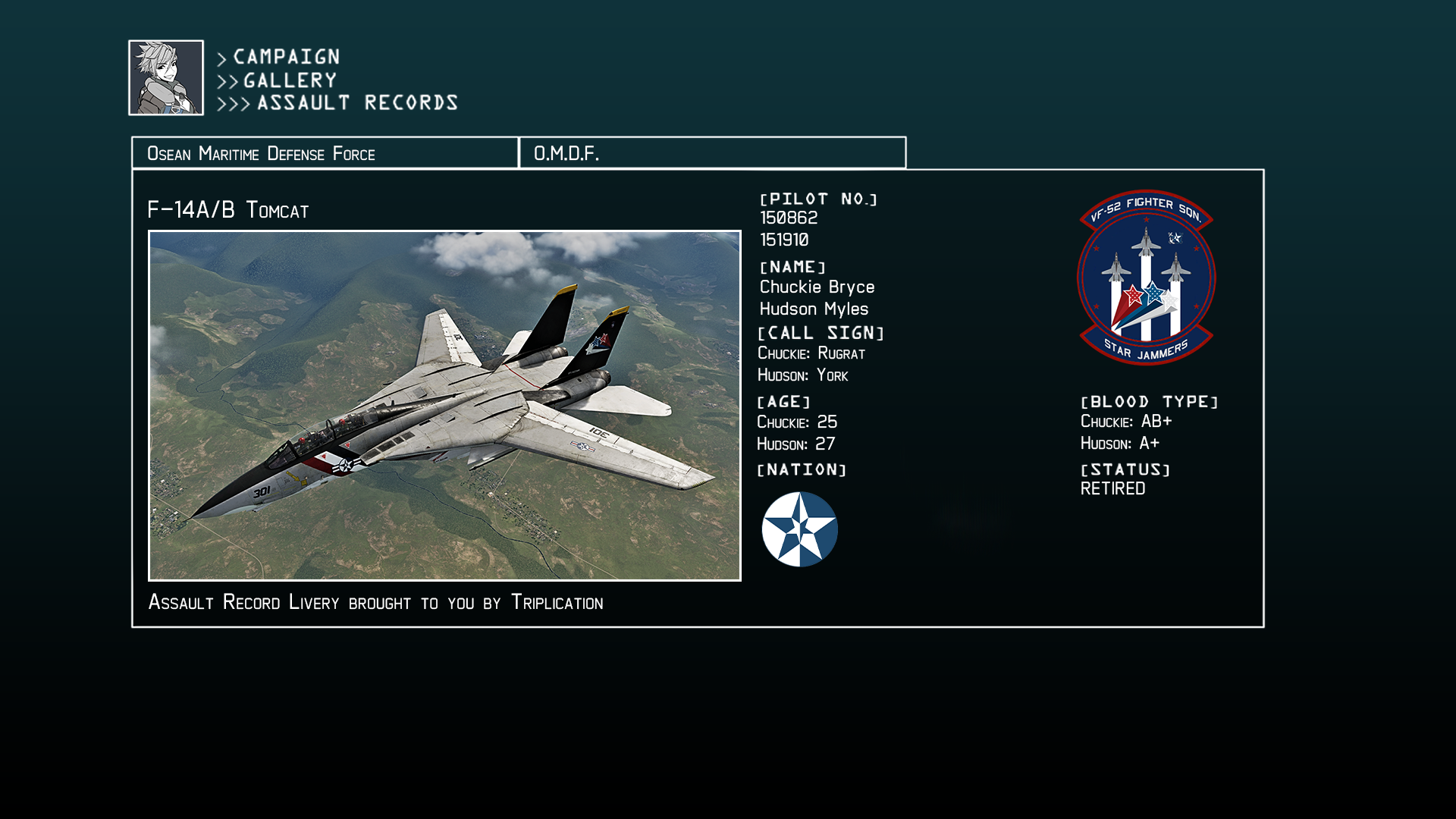View the F-14A/B Tomcat picture

pyautogui.click(x=444, y=406)
